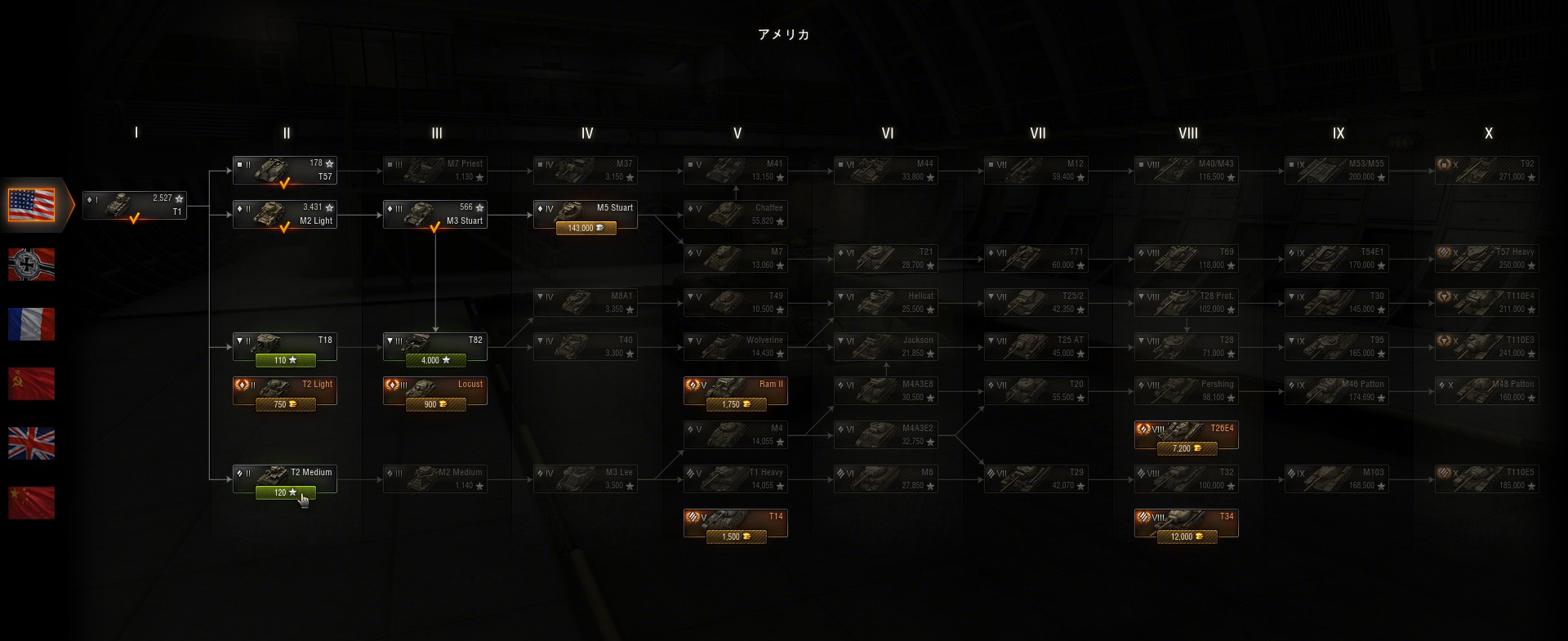Choose the Soviet Union flag tab
This screenshot has height=641, width=1568.
pos(32,384)
